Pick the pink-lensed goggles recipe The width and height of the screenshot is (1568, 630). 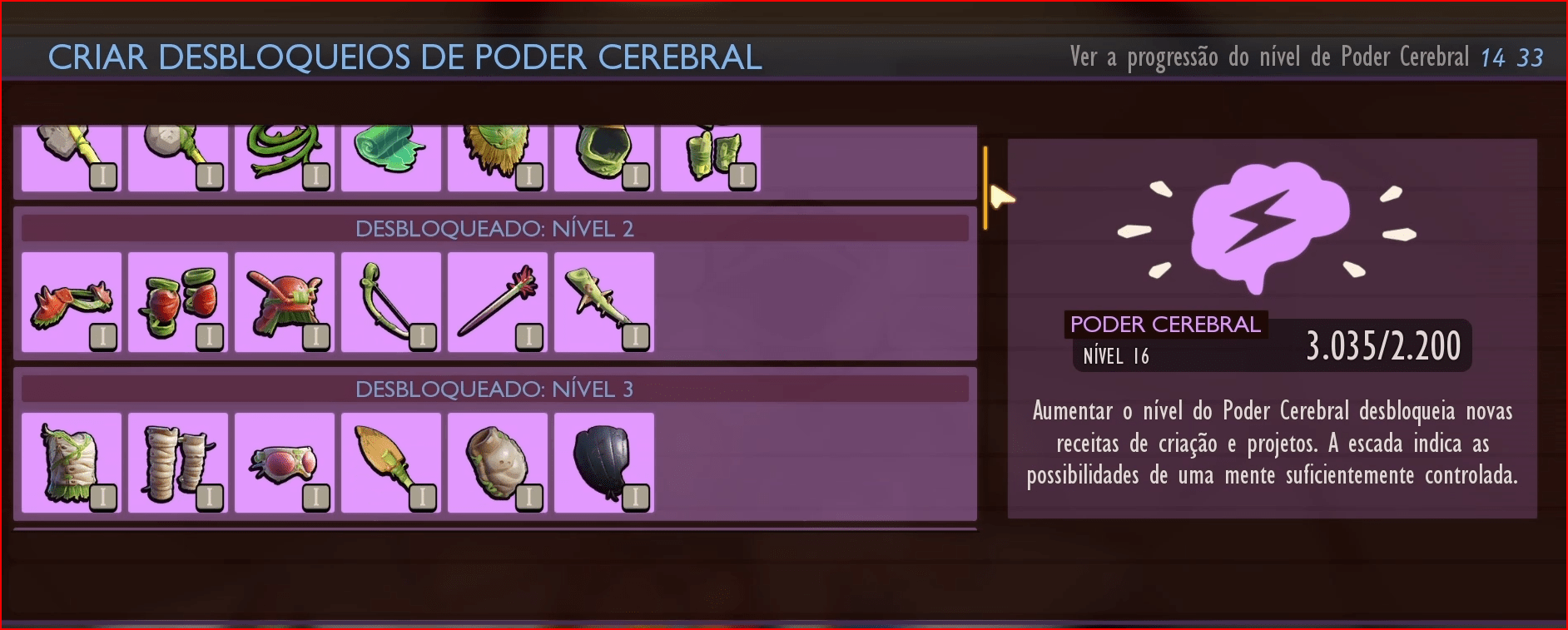tap(285, 463)
